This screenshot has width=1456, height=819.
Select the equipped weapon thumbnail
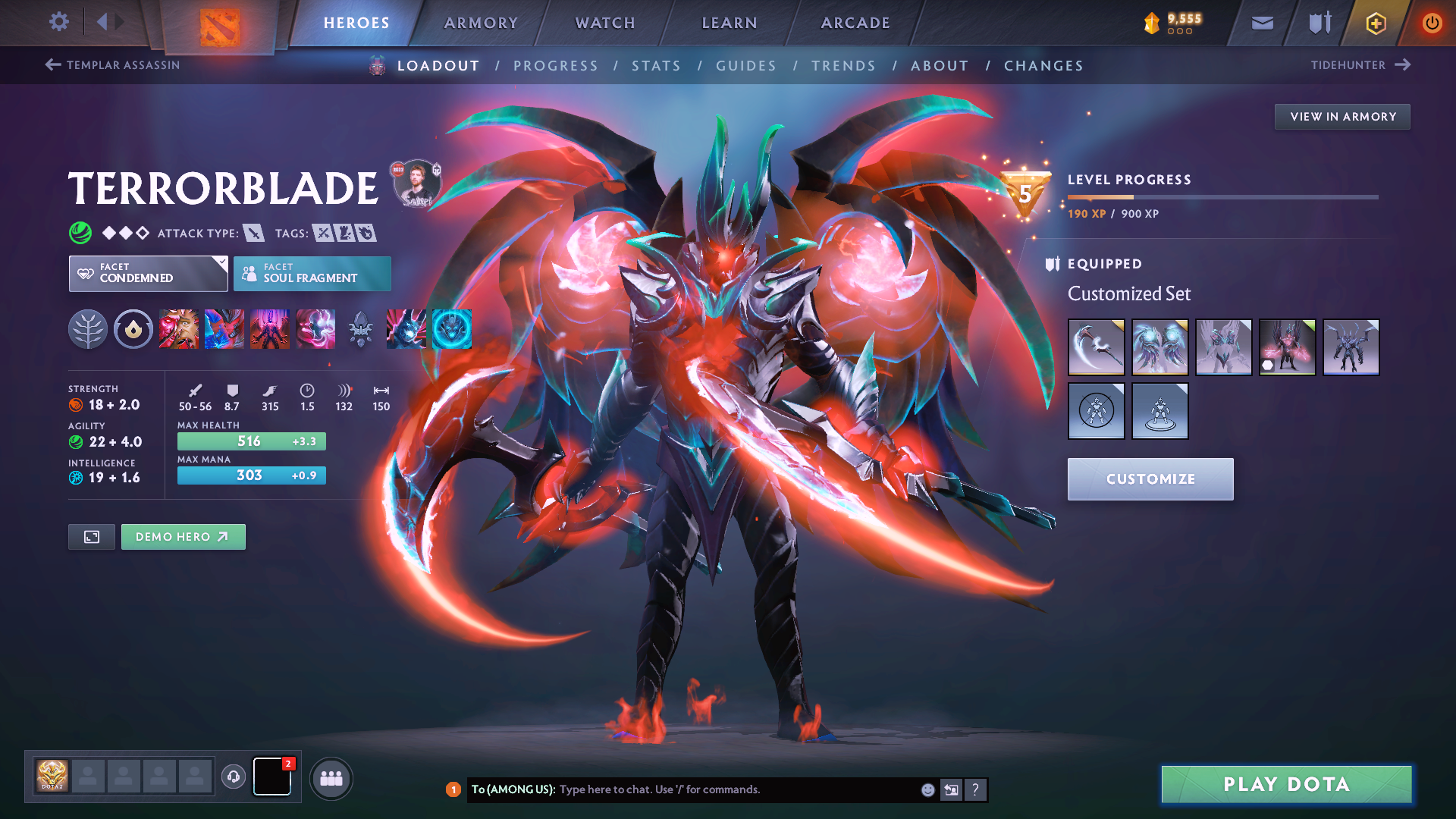[x=1096, y=347]
